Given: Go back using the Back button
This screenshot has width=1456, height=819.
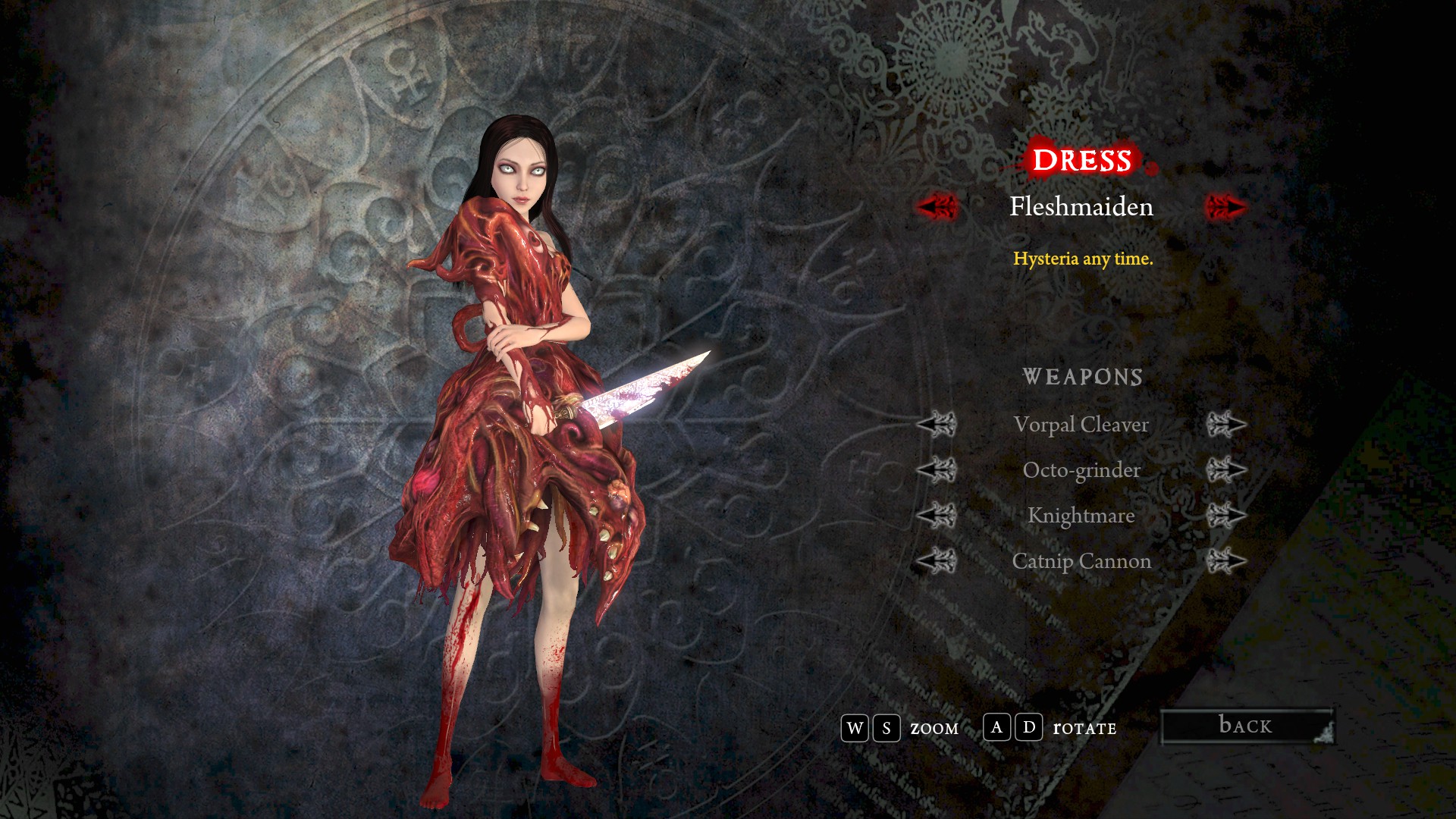Looking at the screenshot, I should [x=1247, y=726].
